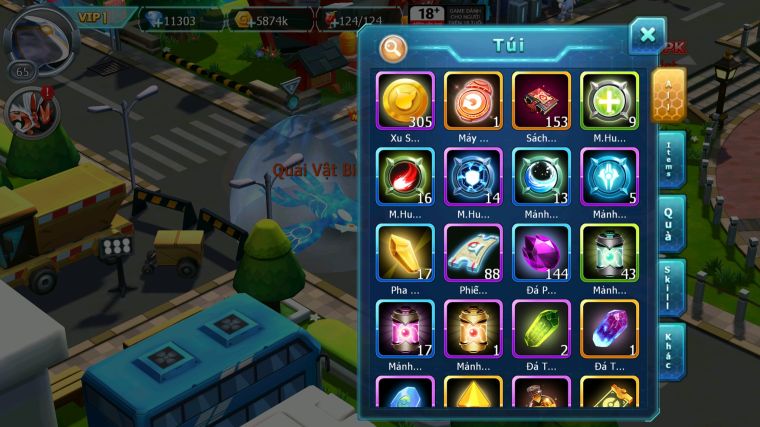Show the Khác tab

669,351
